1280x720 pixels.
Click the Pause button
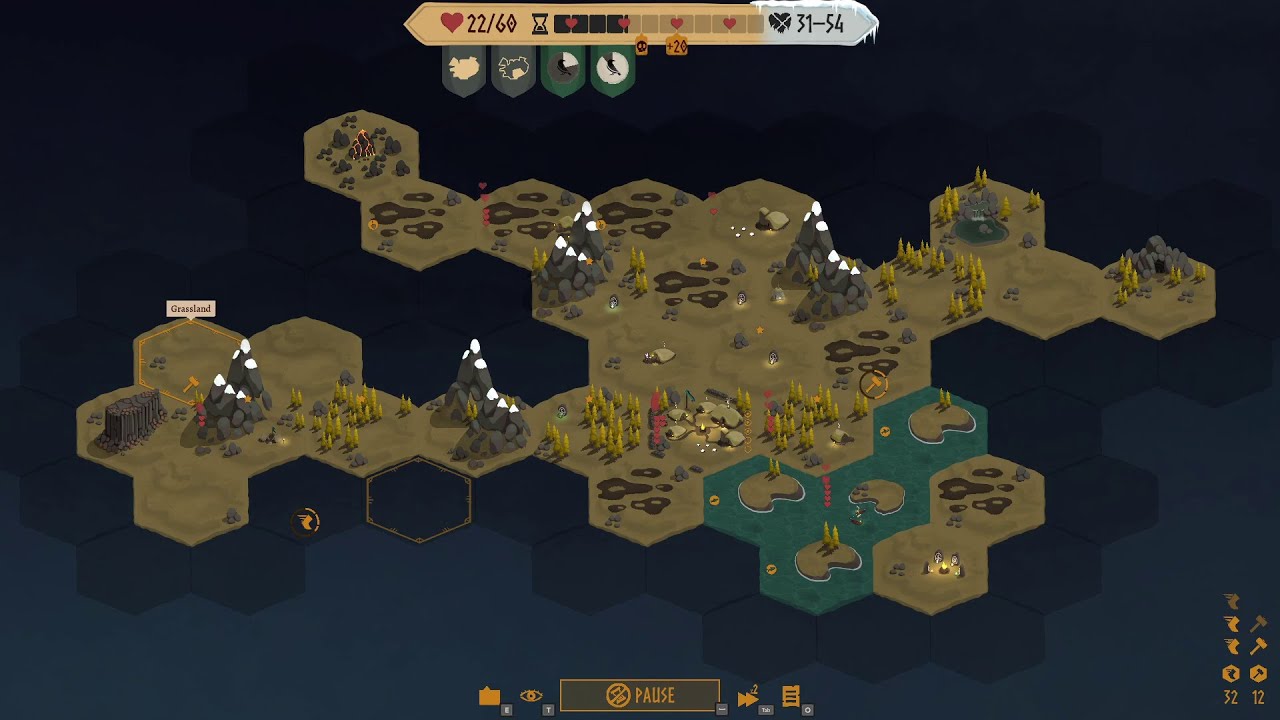(640, 695)
